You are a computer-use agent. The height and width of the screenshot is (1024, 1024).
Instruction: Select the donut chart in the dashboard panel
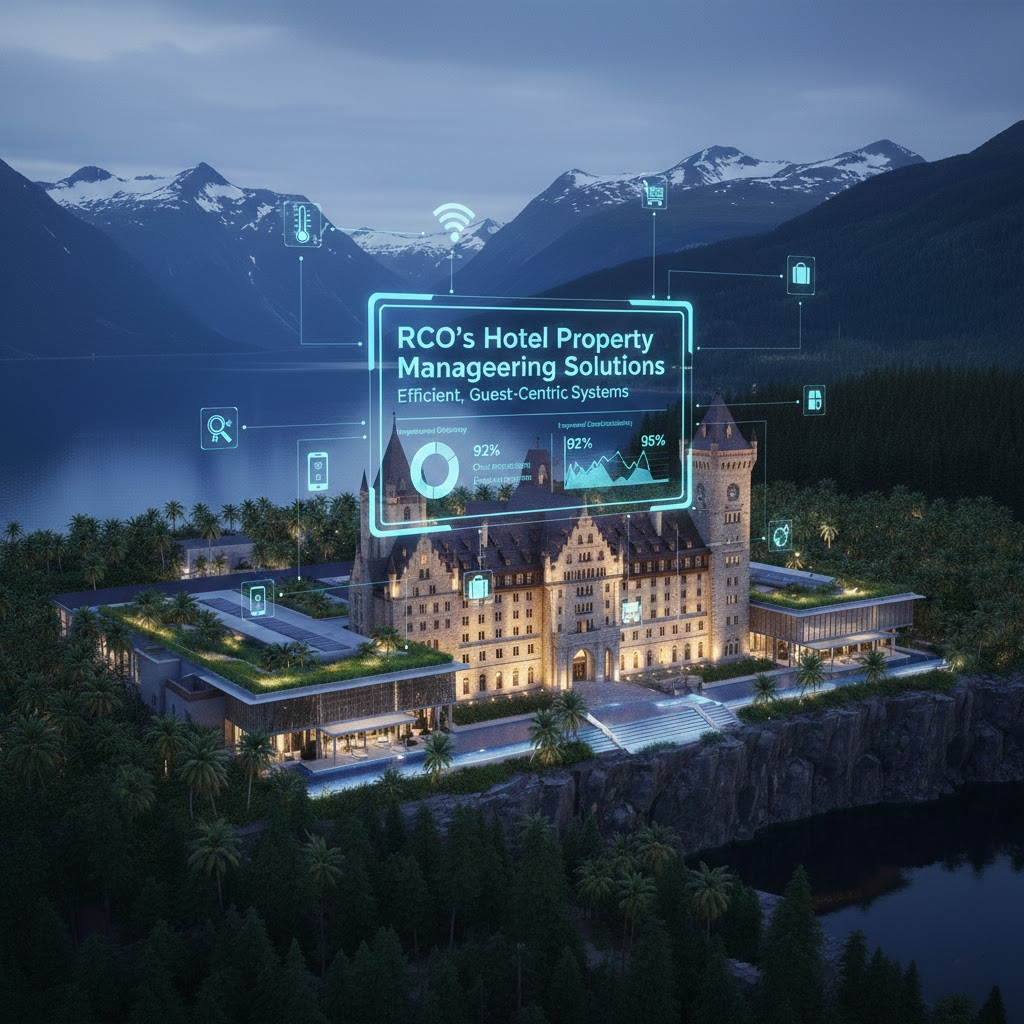pyautogui.click(x=435, y=468)
